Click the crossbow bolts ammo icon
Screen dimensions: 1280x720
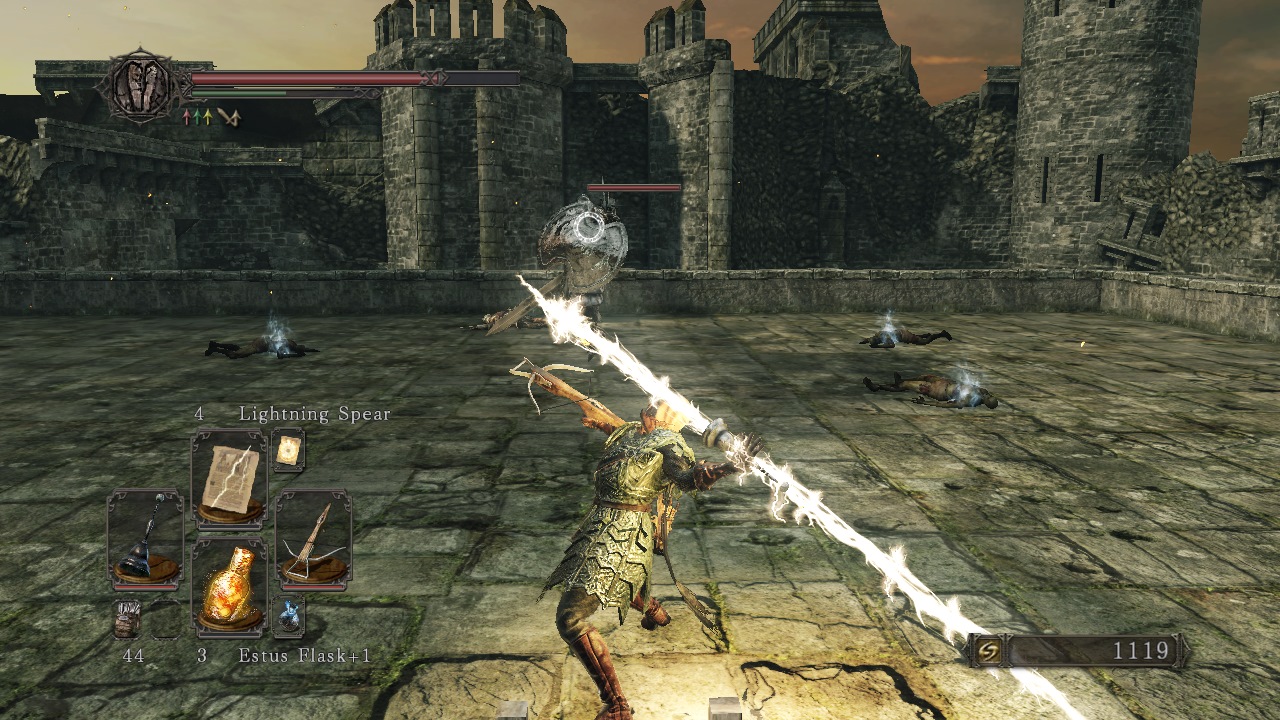point(127,620)
